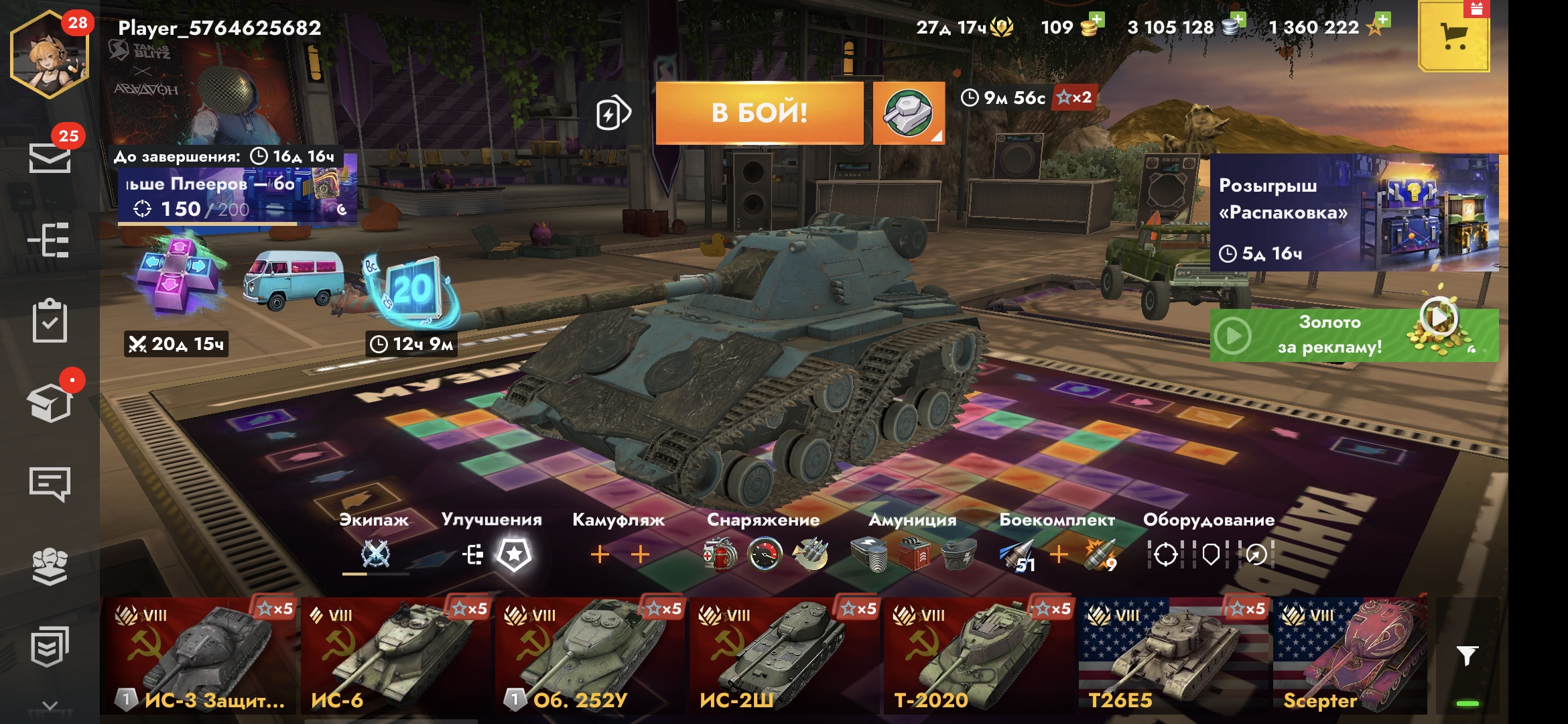Open the tank carousel filter
The width and height of the screenshot is (1568, 724).
(x=1467, y=656)
